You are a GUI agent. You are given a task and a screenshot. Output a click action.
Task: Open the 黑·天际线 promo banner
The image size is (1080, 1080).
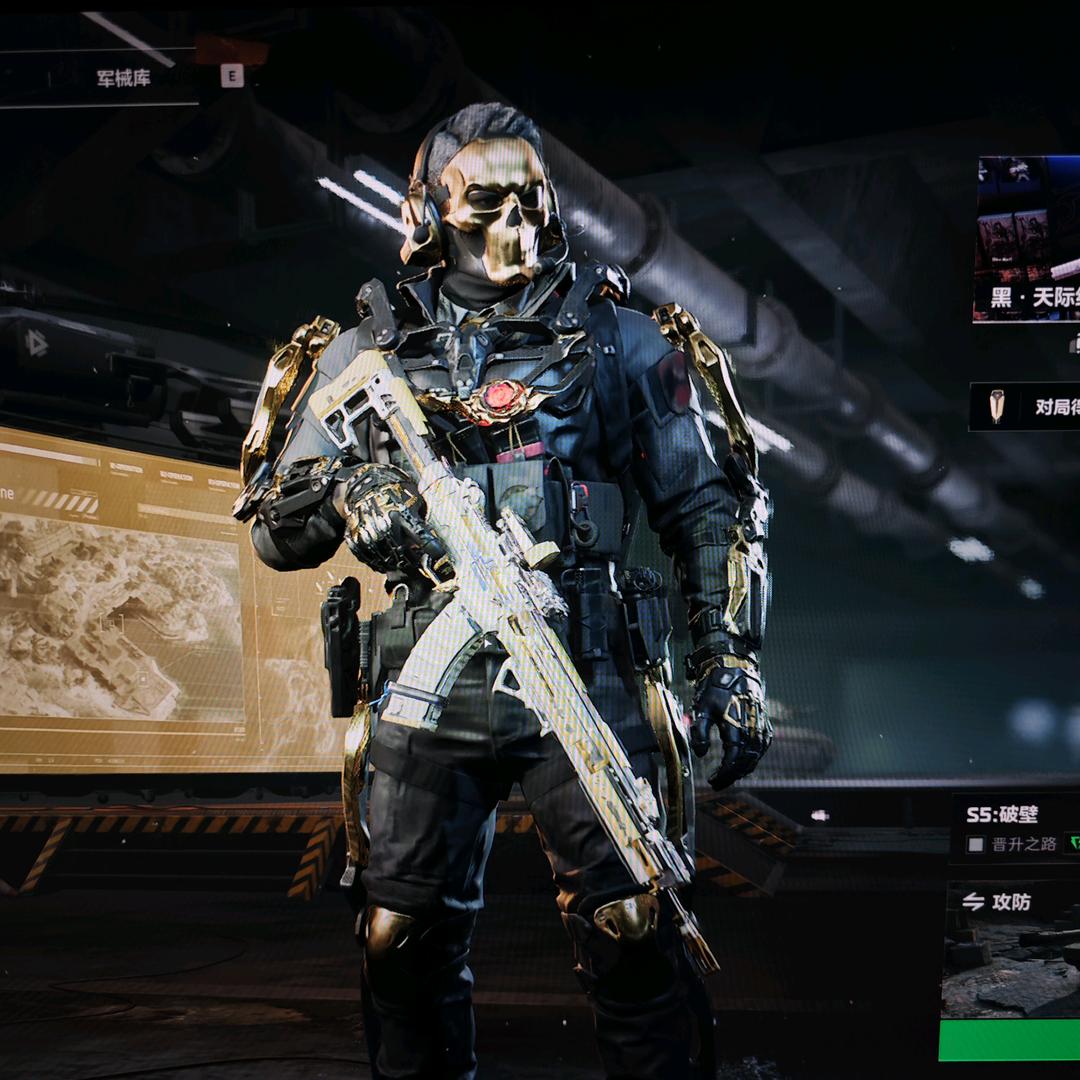click(x=1028, y=238)
